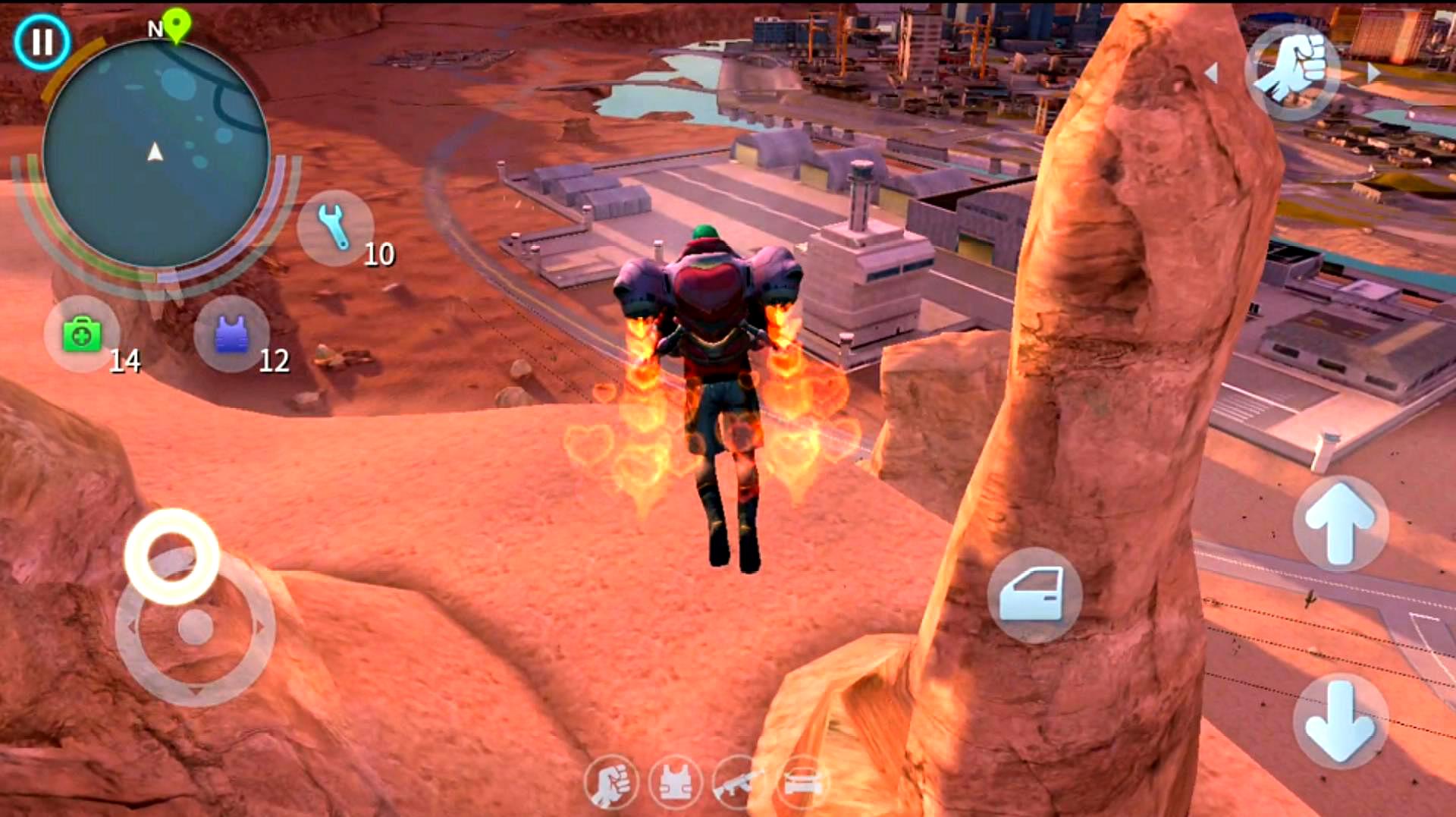The image size is (1456, 817).
Task: Pause the game with the pause button
Action: coord(42,42)
